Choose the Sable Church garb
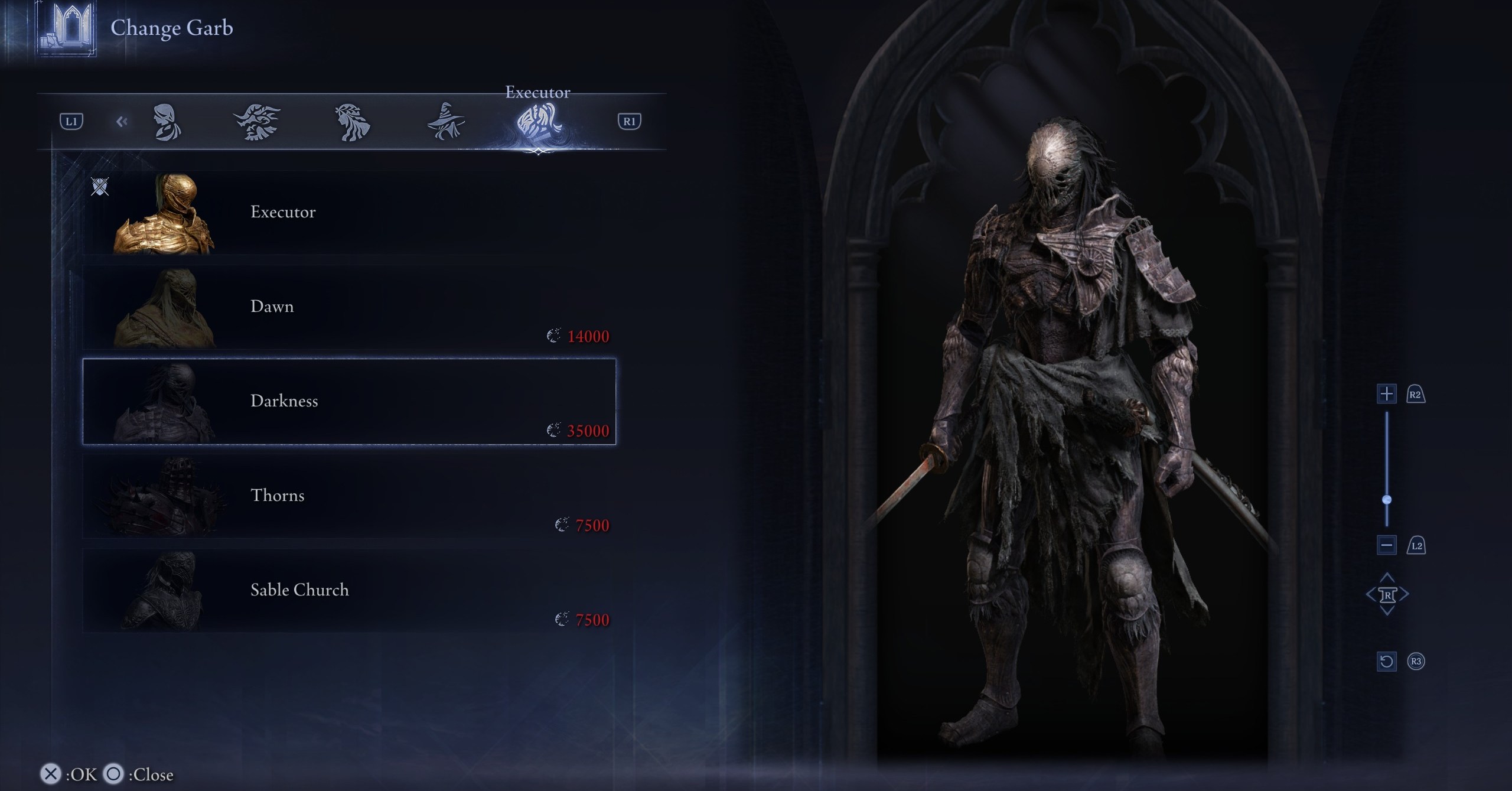The width and height of the screenshot is (1512, 791). pyautogui.click(x=348, y=591)
